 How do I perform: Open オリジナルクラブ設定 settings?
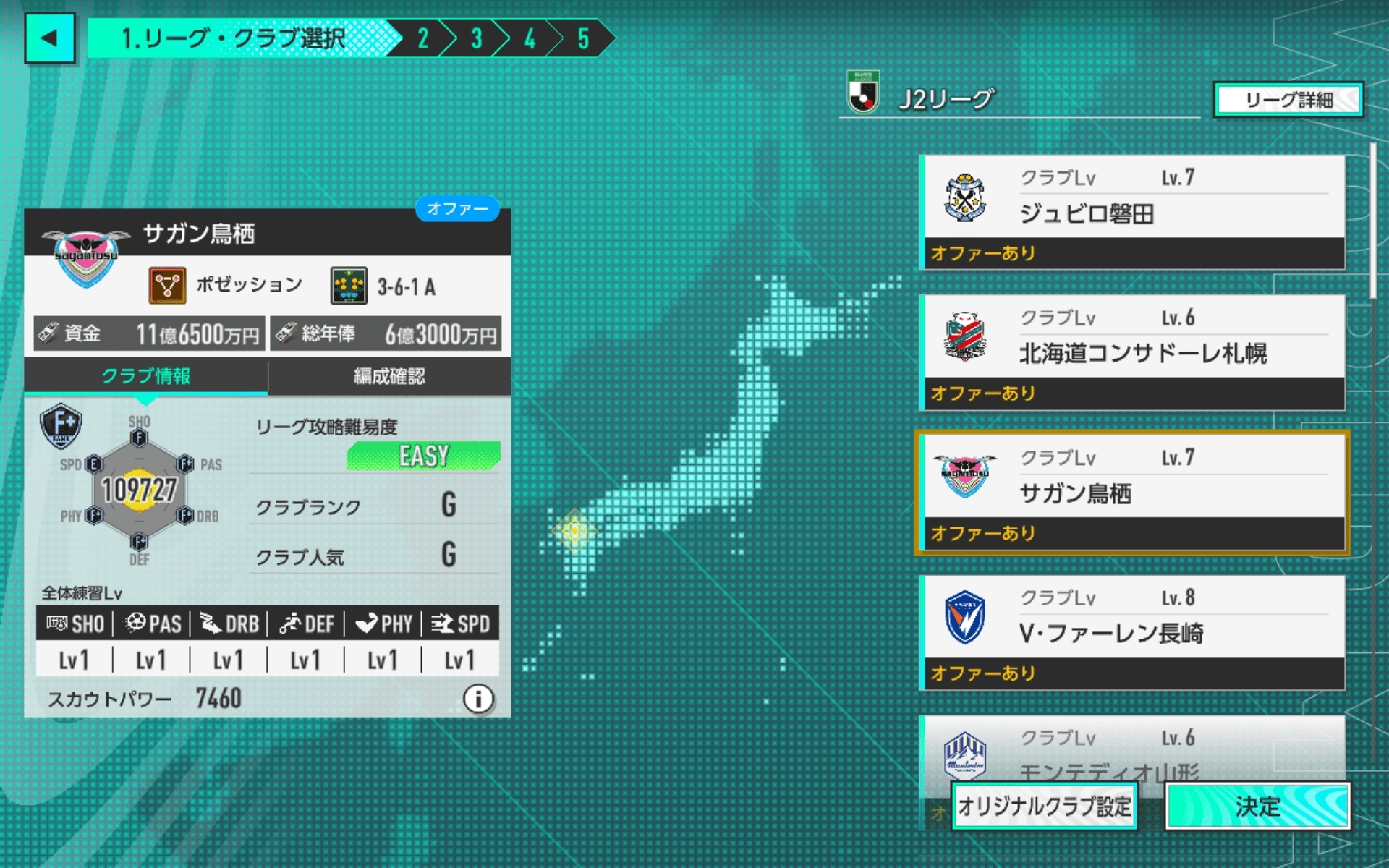pyautogui.click(x=1044, y=805)
